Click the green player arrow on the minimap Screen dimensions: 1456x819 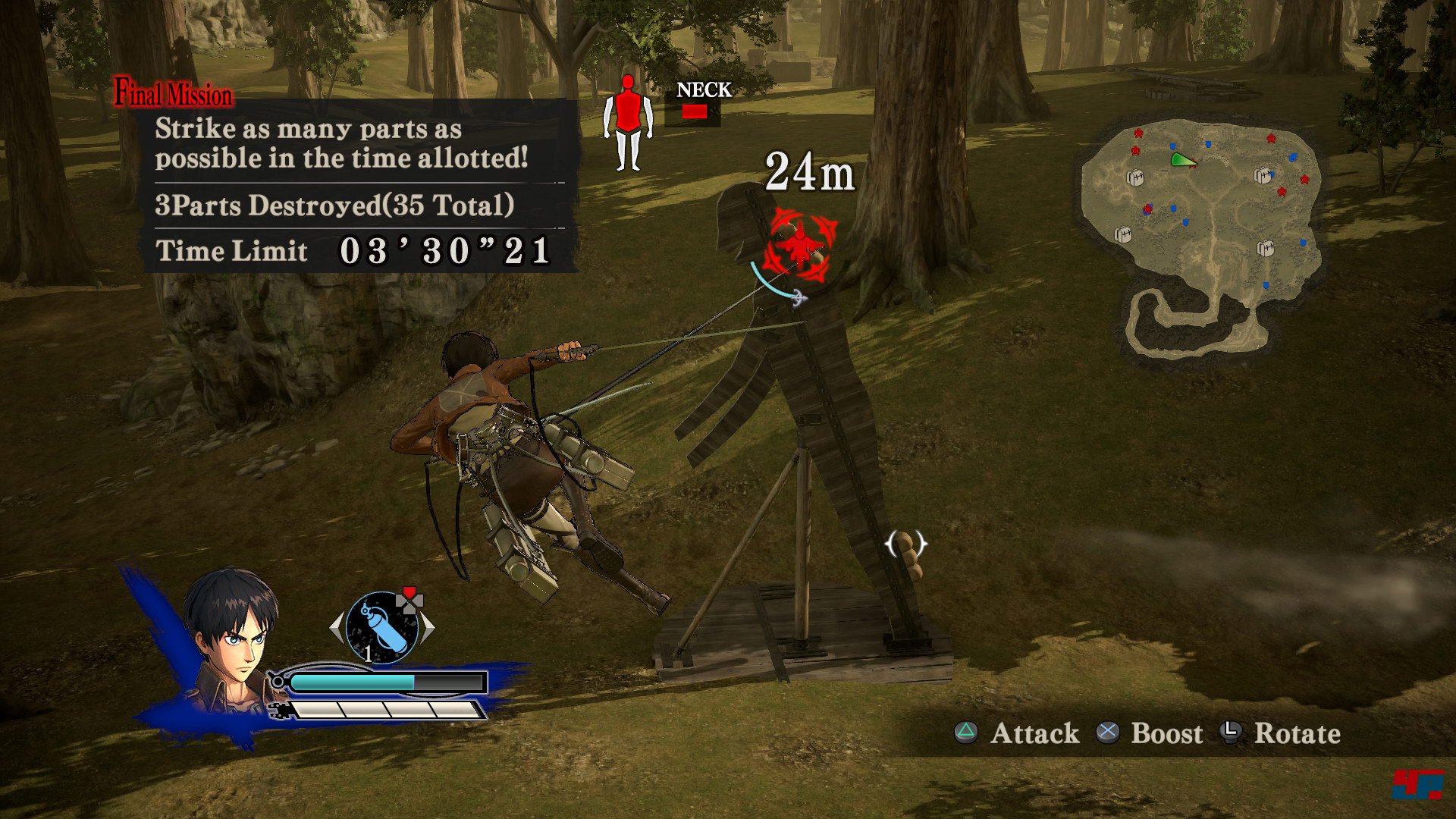coord(1181,160)
